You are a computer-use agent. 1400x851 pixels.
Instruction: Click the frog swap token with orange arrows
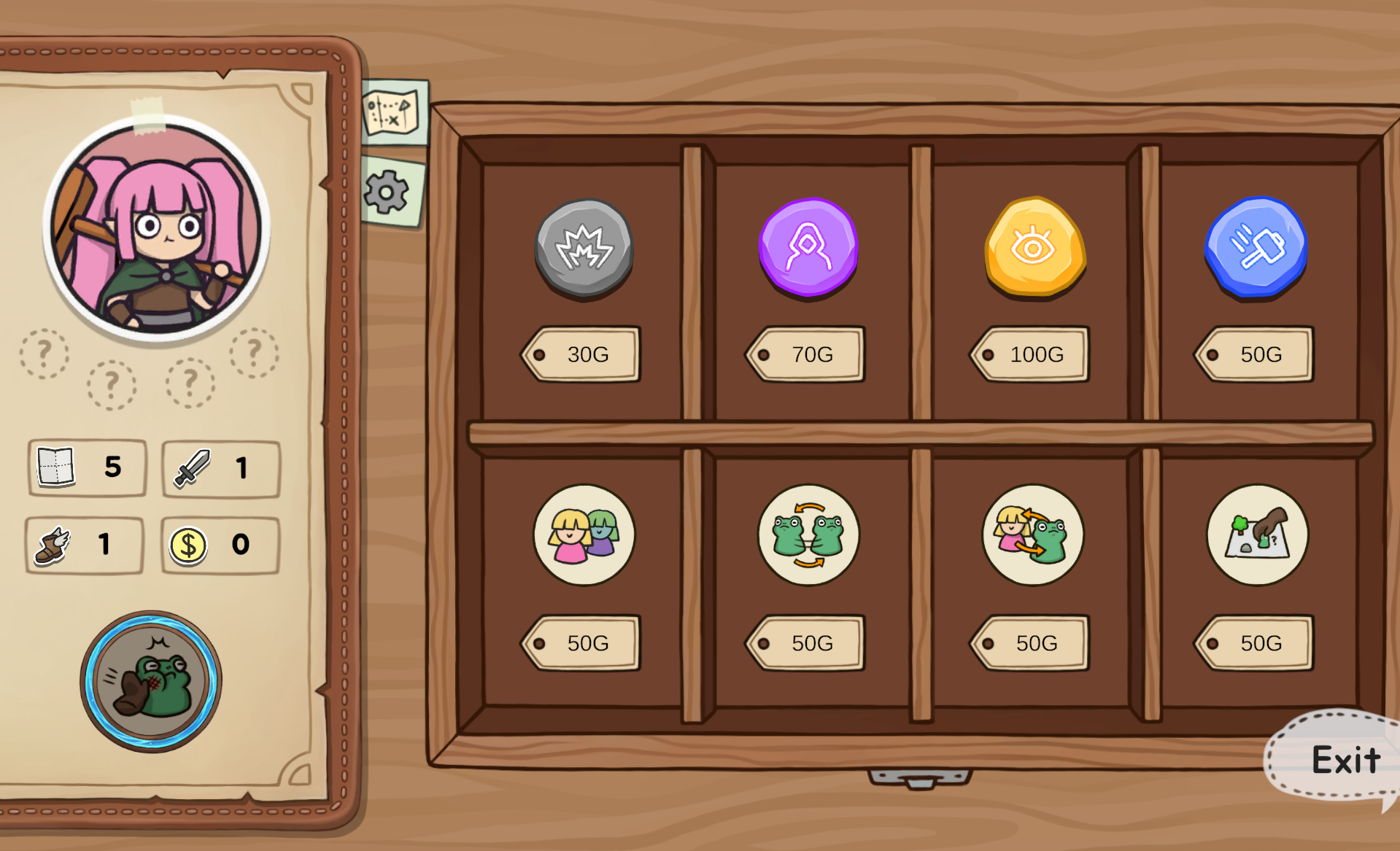[808, 535]
